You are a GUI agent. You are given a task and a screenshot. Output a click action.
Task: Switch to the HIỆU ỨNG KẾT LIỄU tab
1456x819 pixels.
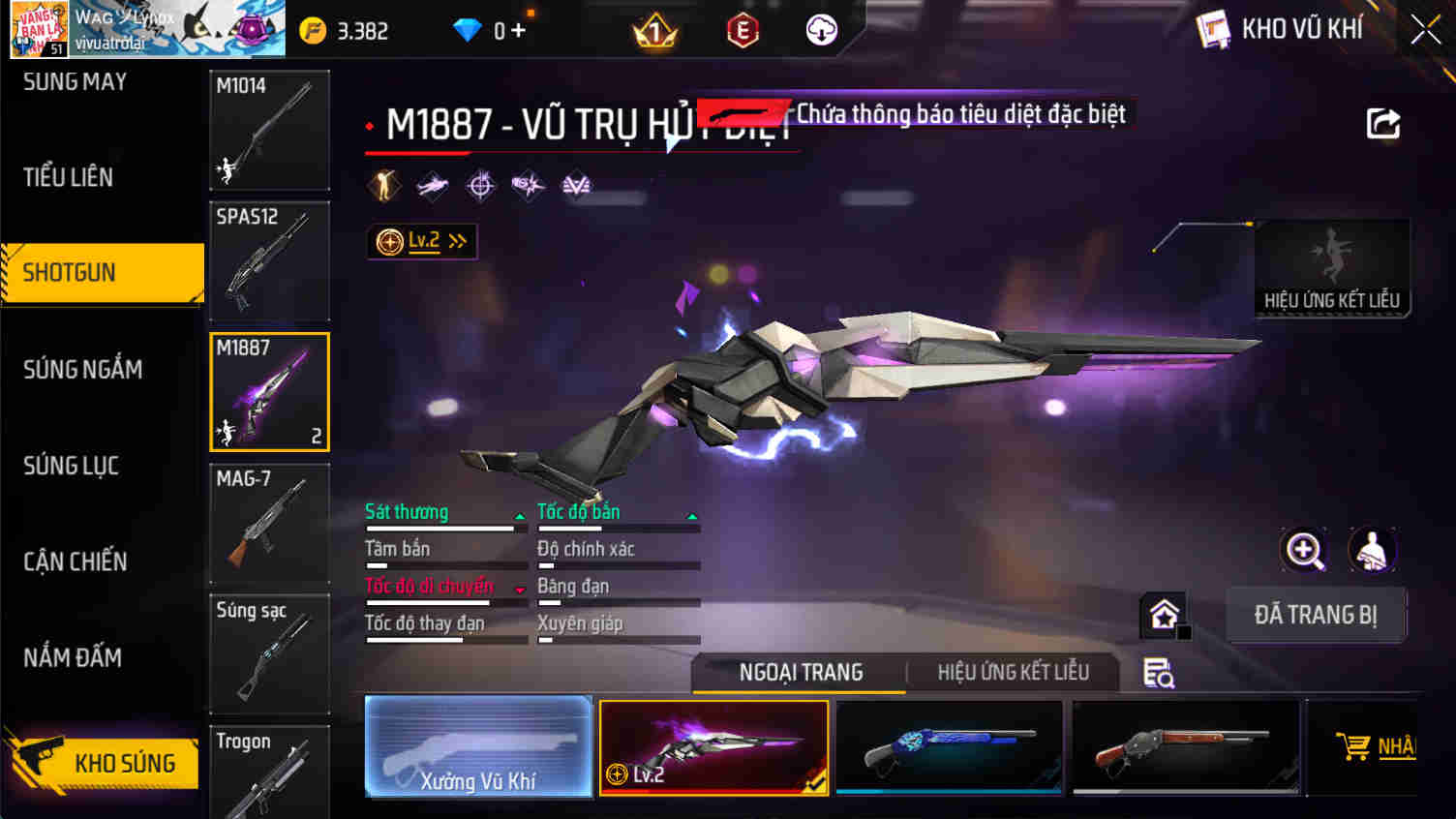coord(1013,672)
